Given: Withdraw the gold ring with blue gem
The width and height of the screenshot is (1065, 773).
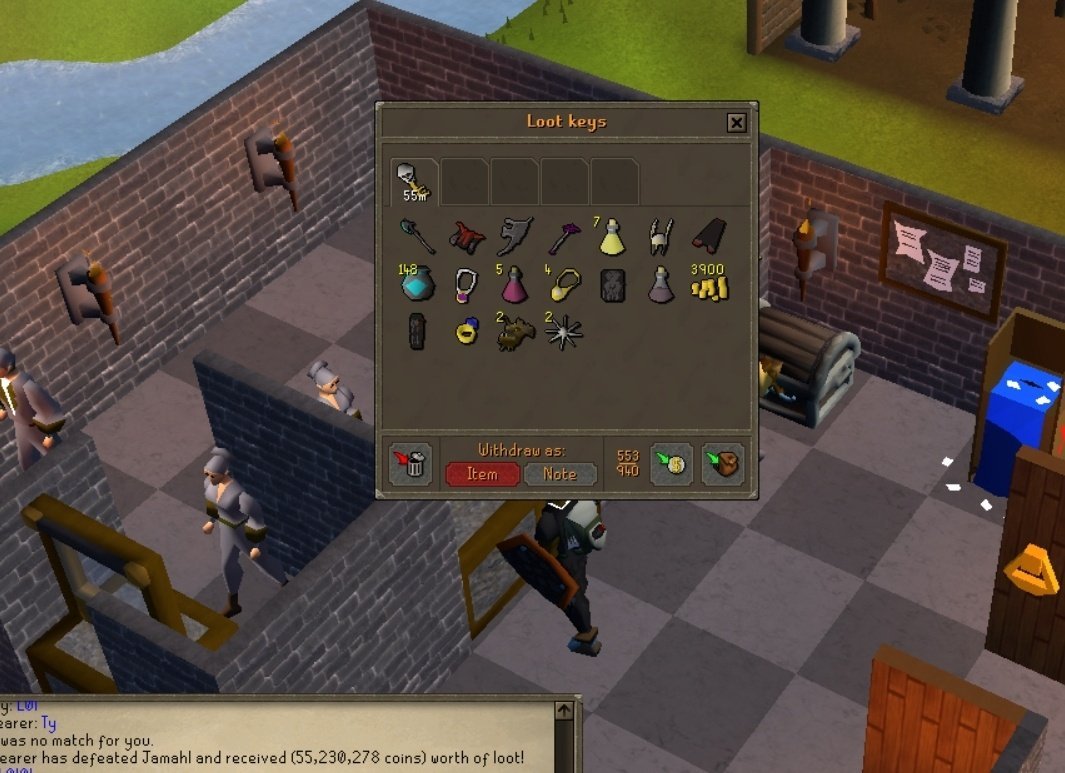Looking at the screenshot, I should click(466, 333).
